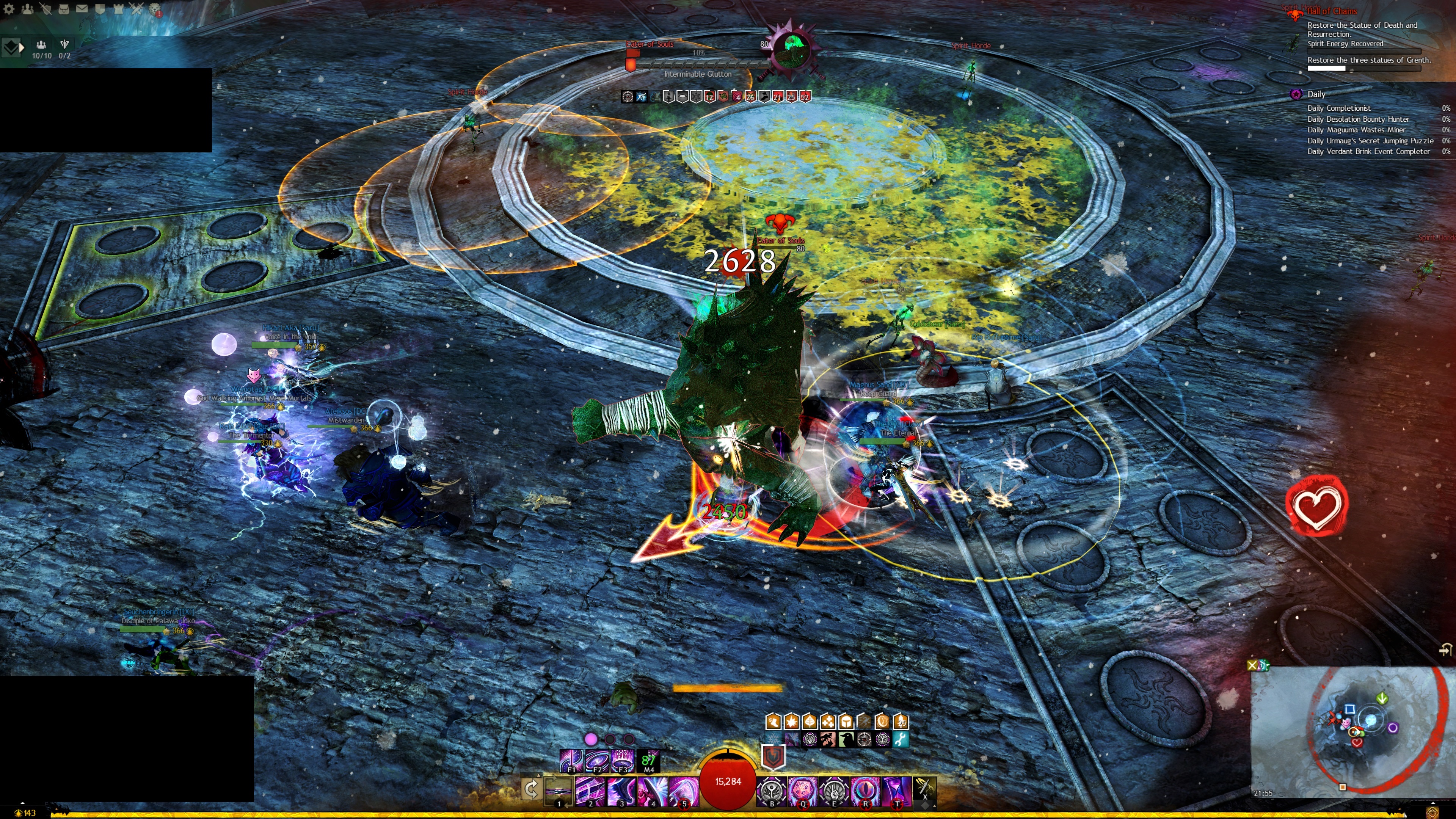Click the special action shield button
Viewport: 1456px width, 819px height.
[773, 756]
